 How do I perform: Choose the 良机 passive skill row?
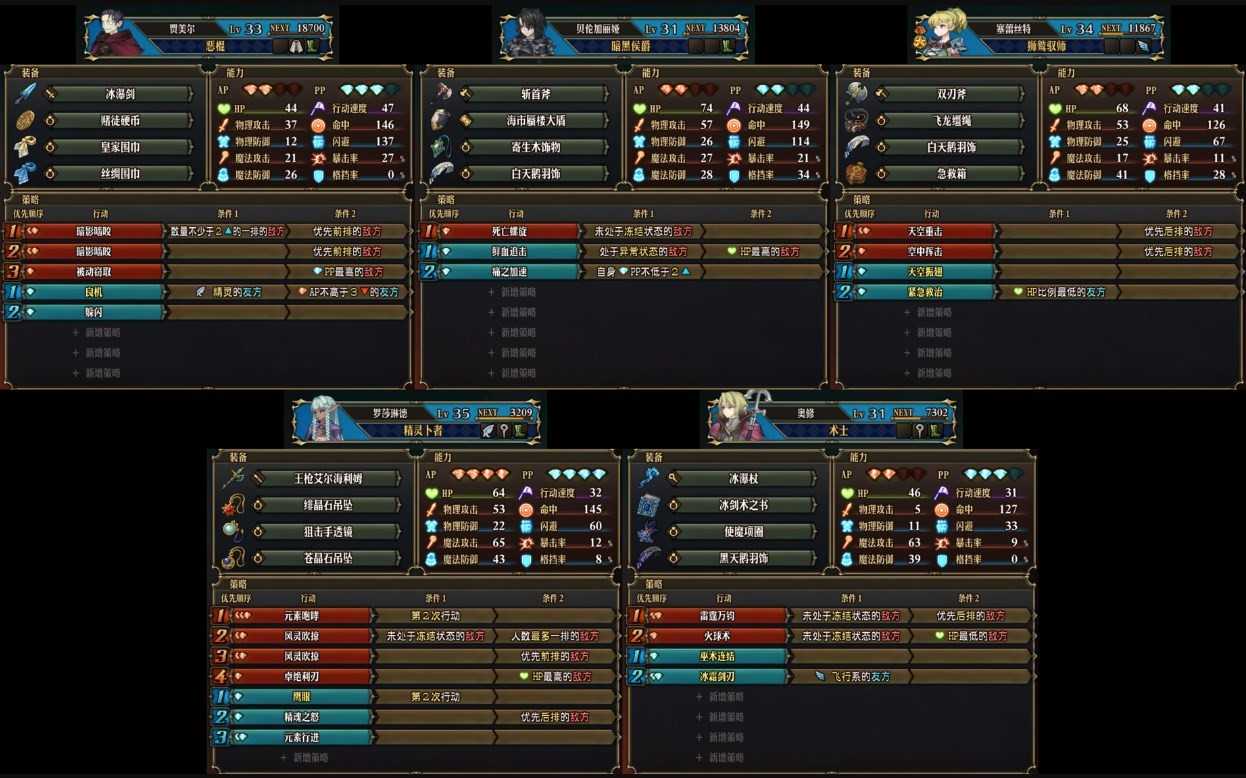pos(93,292)
